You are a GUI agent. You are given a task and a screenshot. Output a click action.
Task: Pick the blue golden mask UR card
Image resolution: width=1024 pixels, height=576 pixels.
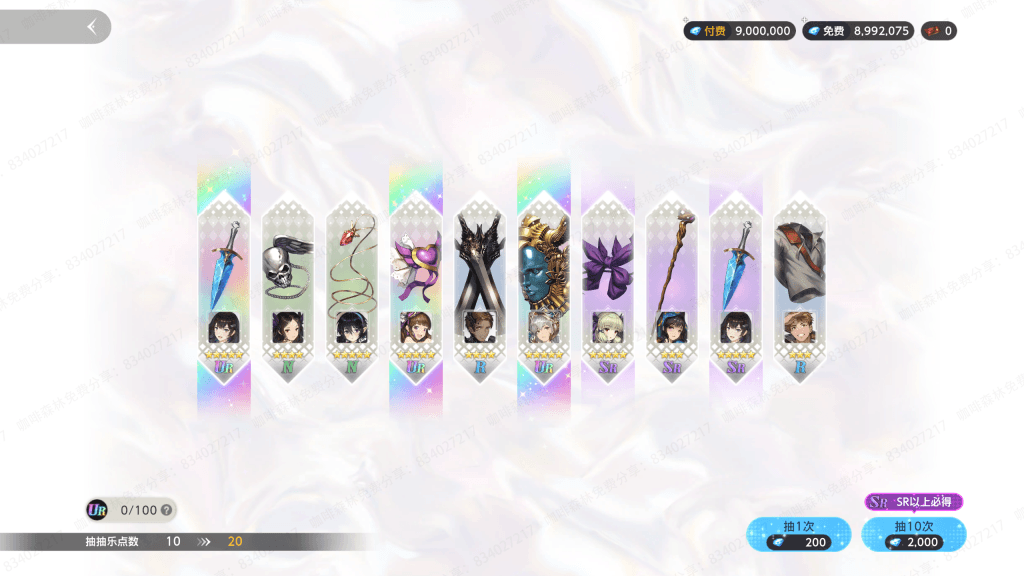(544, 290)
